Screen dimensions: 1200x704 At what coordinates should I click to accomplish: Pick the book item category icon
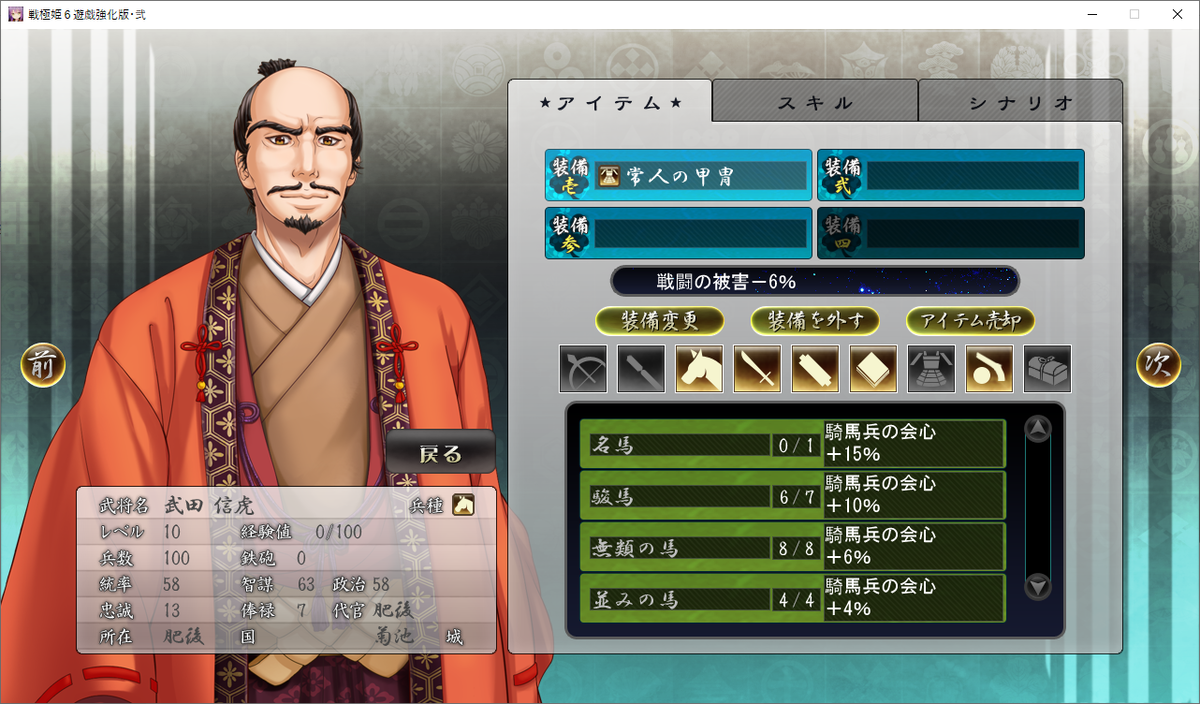[873, 369]
